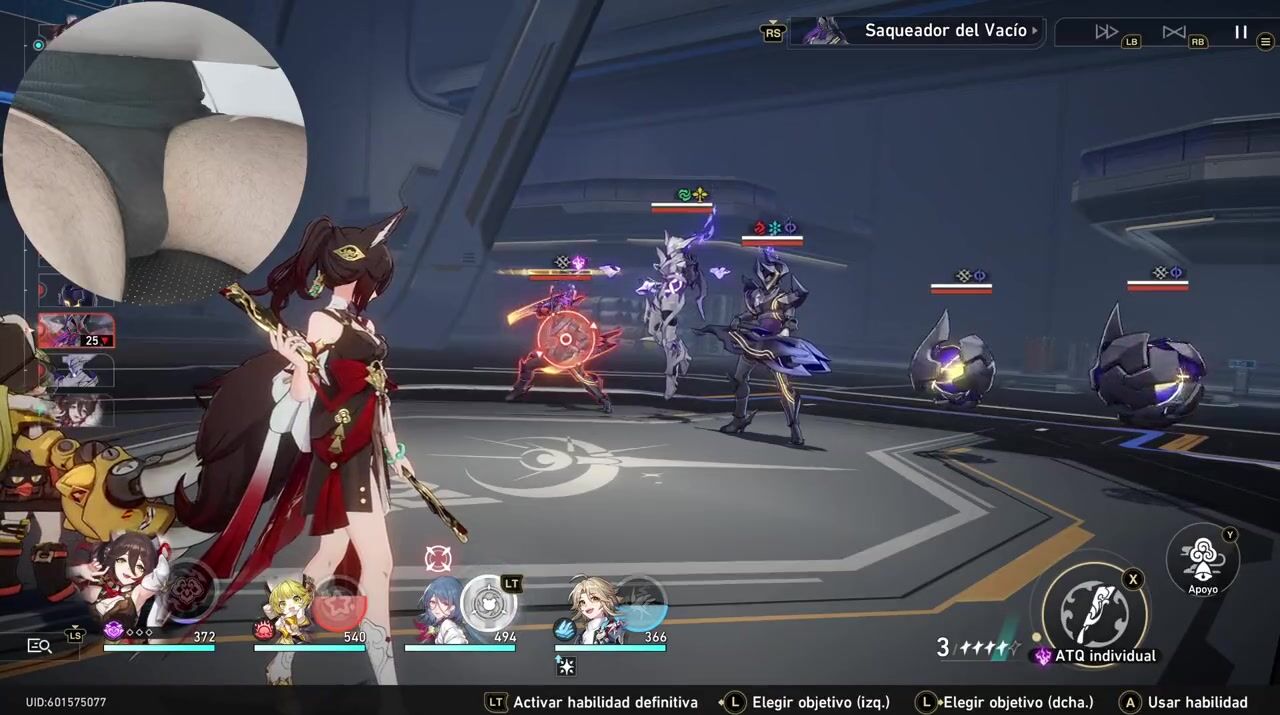Select the rightmost character's blue ultimate icon
This screenshot has height=715, width=1280.
640,602
